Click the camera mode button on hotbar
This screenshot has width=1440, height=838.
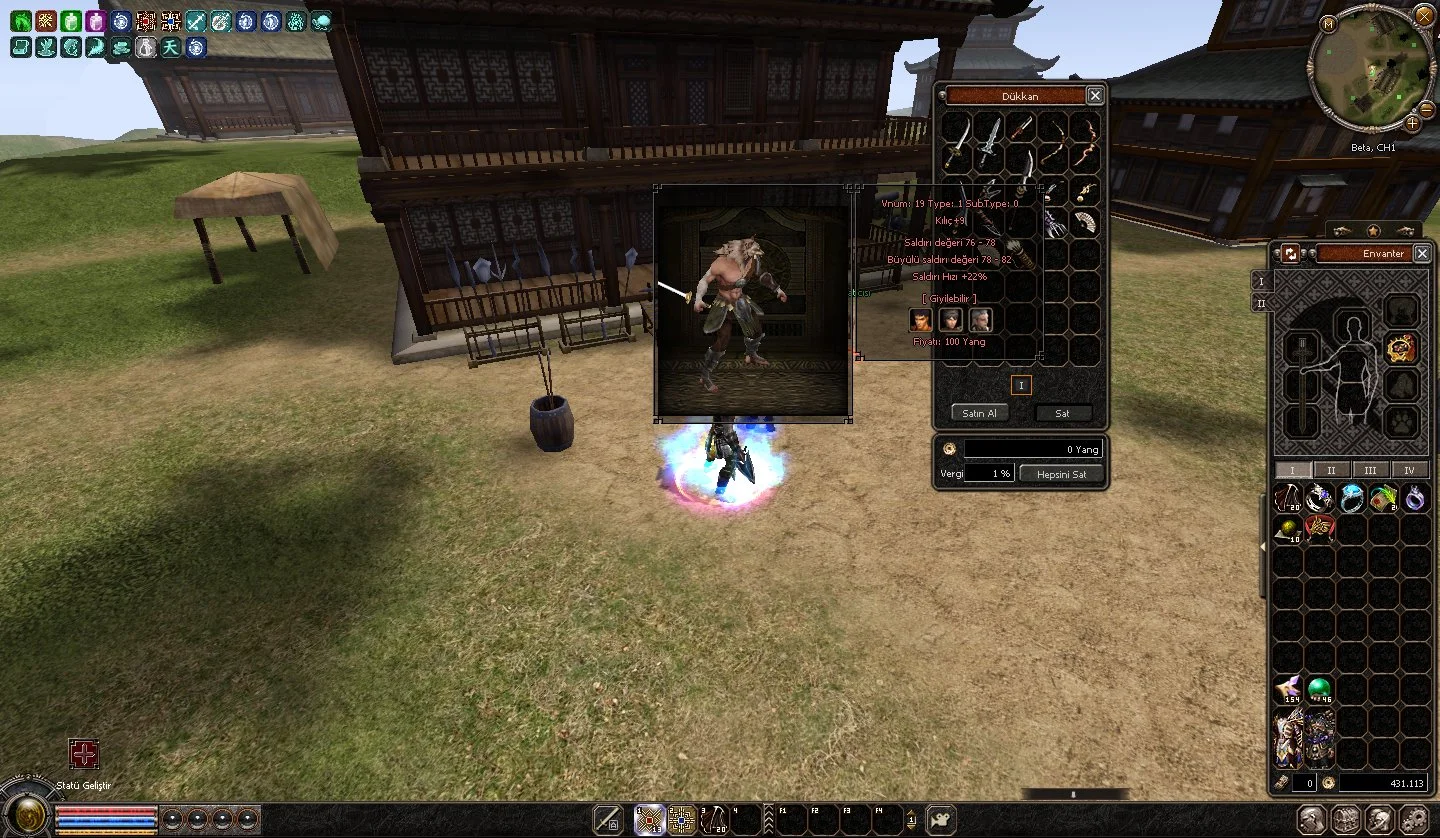(x=940, y=820)
